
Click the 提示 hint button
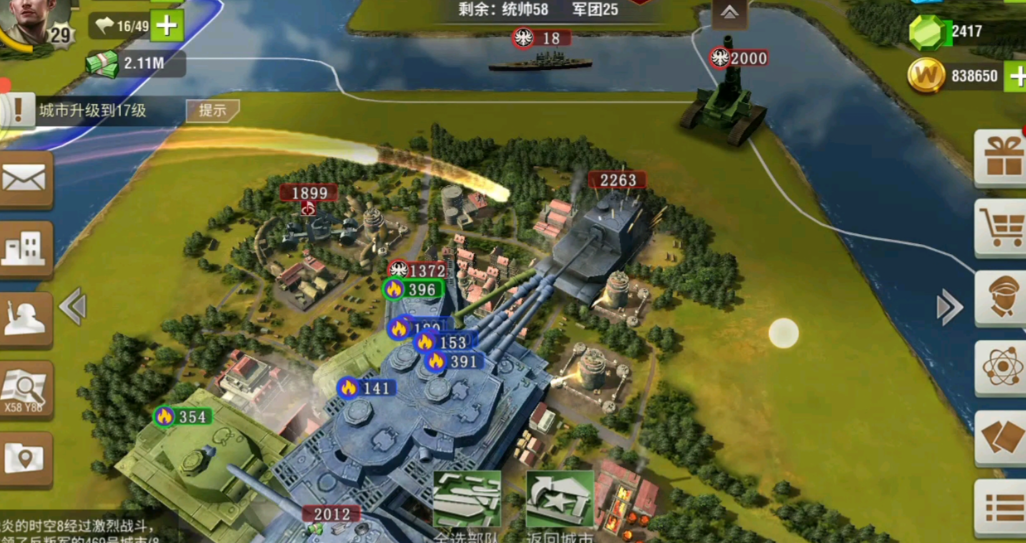coord(212,111)
